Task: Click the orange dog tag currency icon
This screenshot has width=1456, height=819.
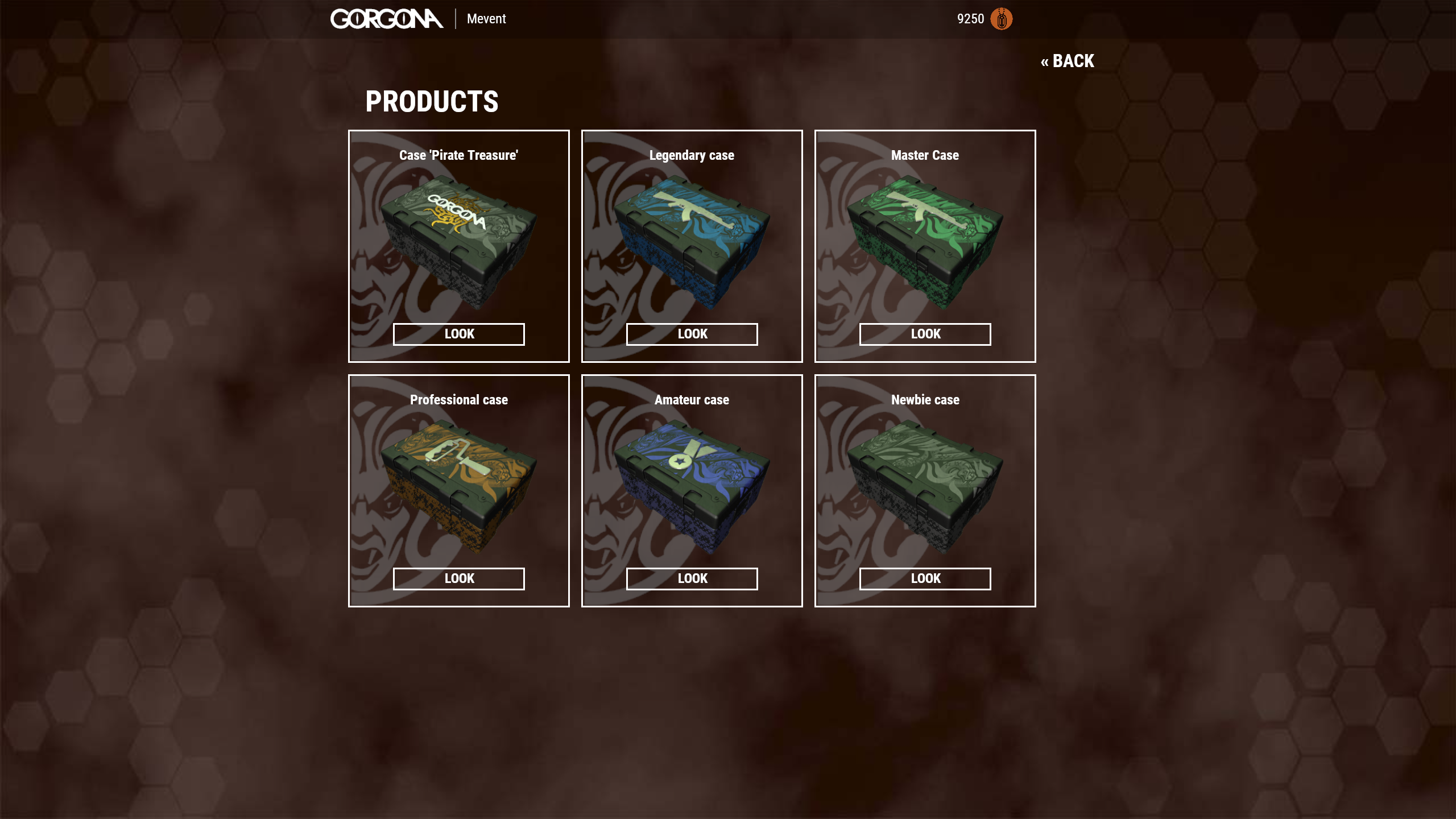Action: pos(1001,19)
